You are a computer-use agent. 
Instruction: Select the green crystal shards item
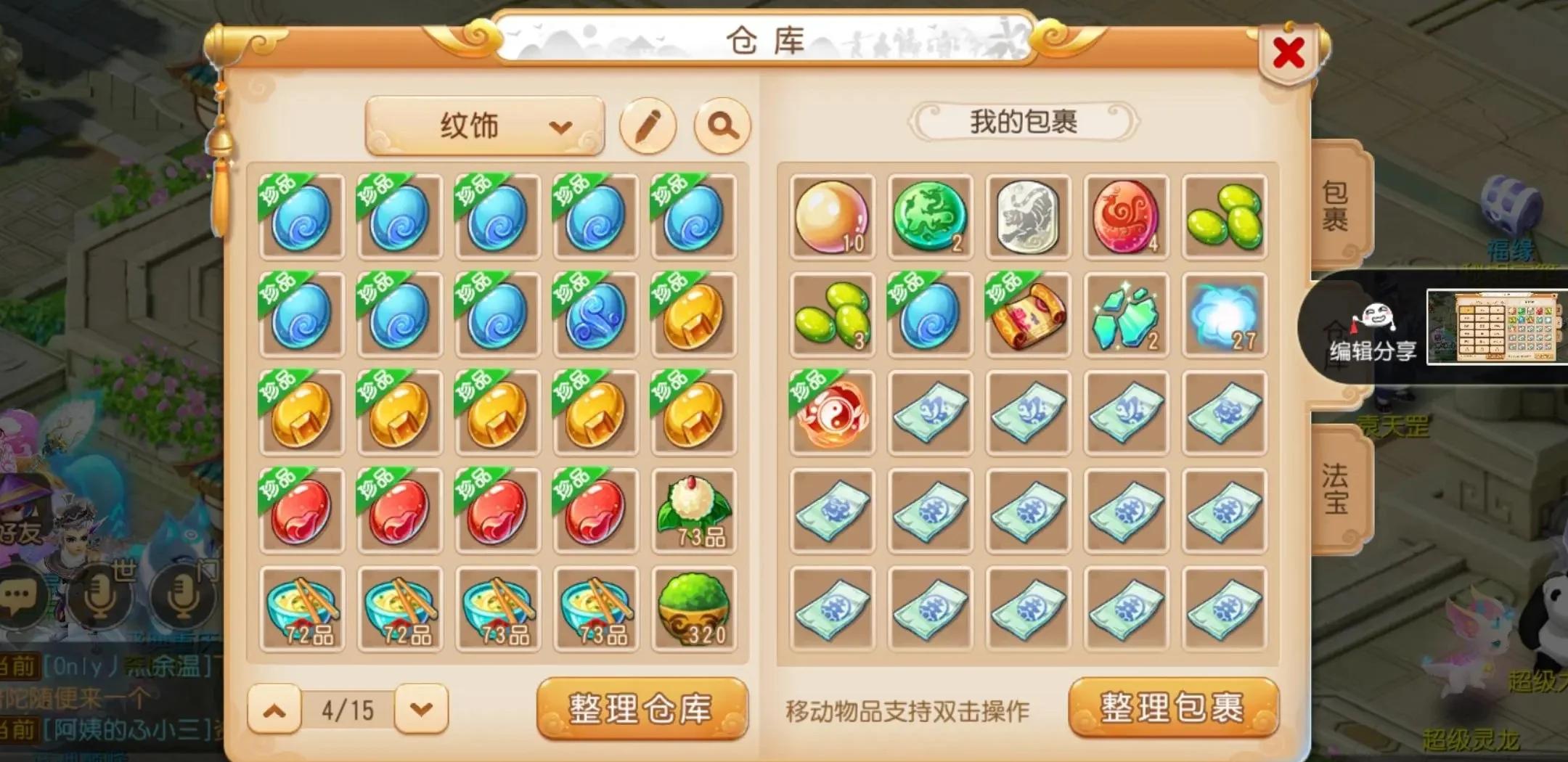1126,314
